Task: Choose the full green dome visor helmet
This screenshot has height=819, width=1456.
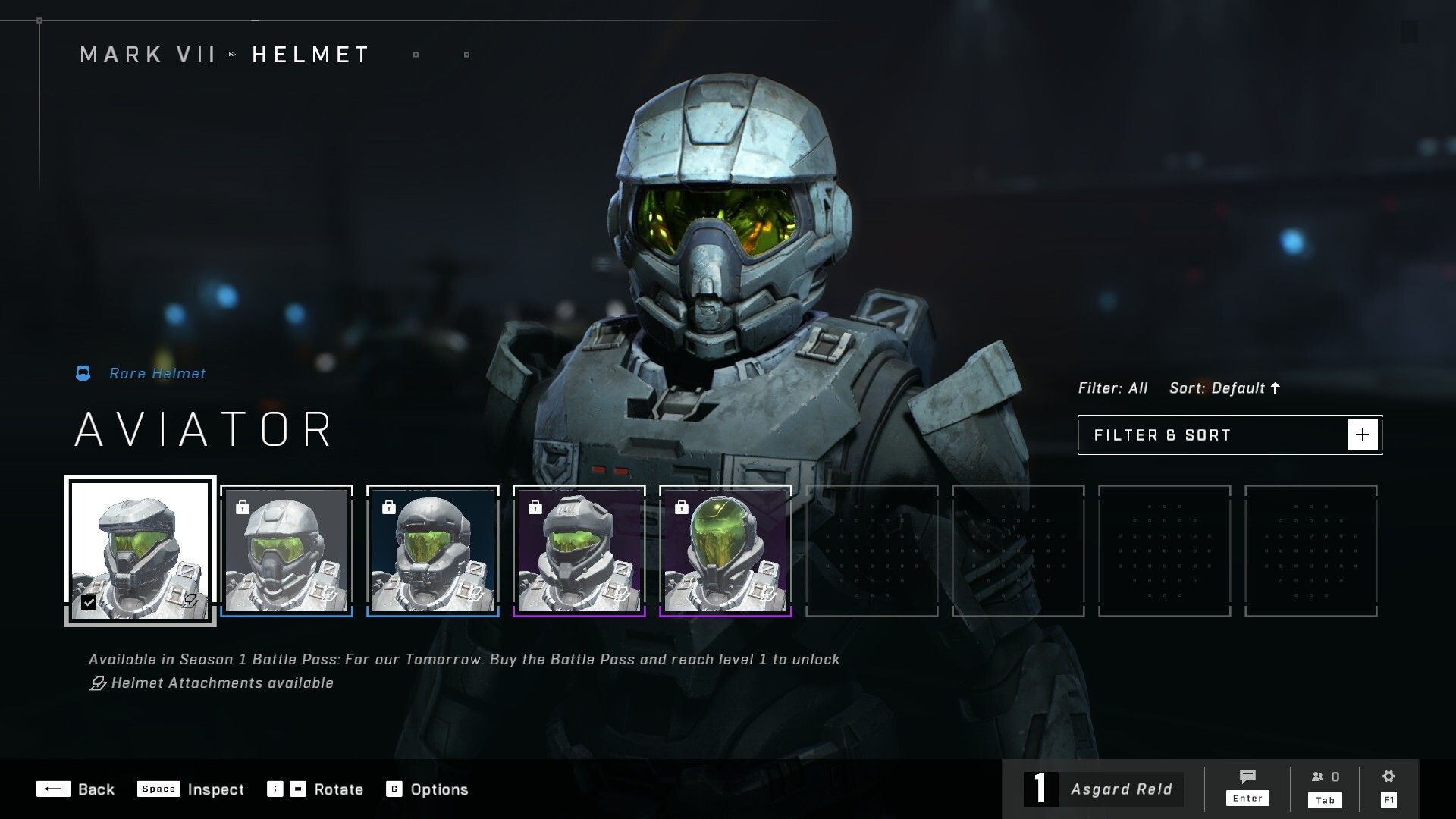Action: (726, 550)
